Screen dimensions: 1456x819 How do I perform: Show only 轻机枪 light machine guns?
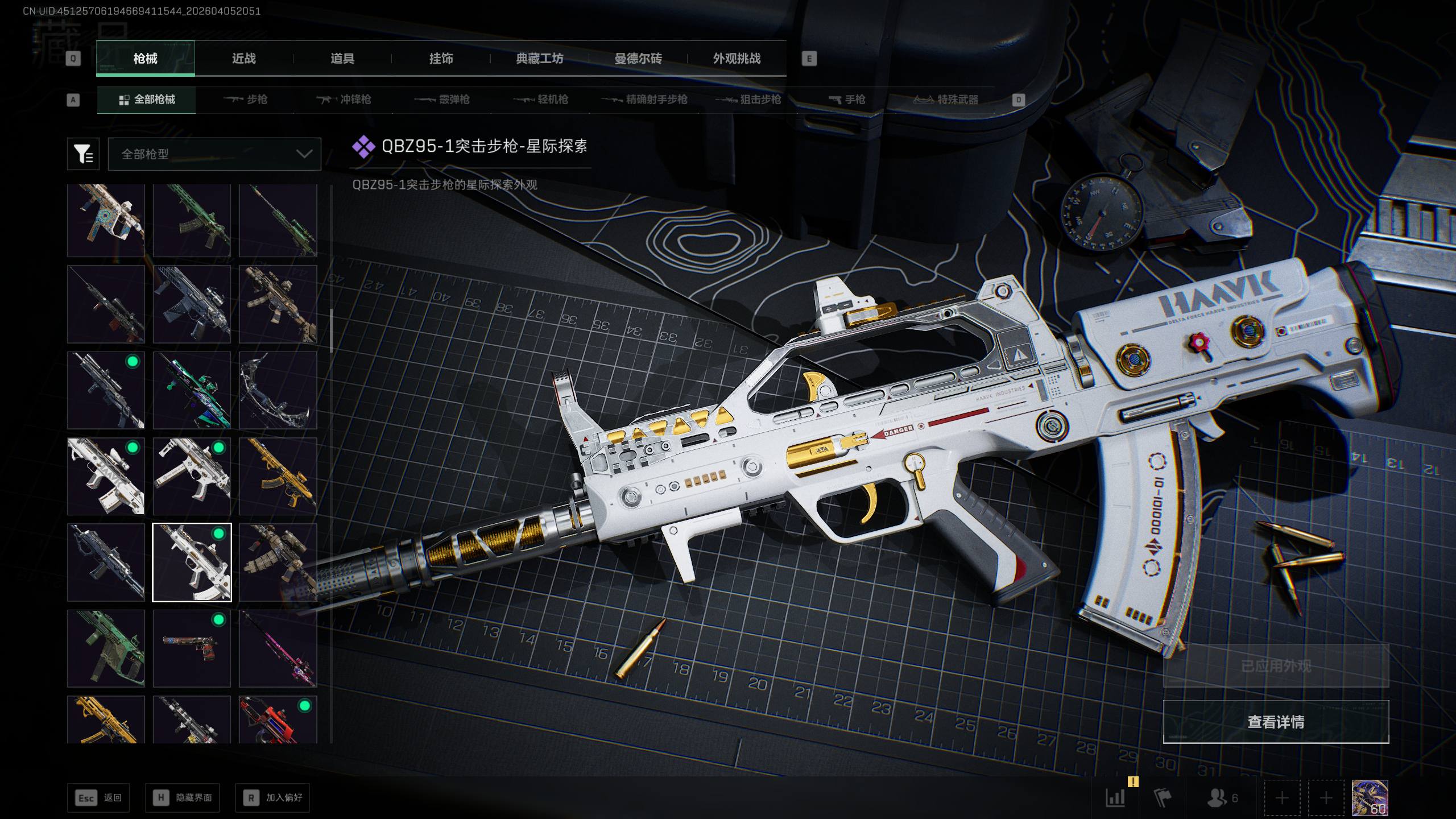pyautogui.click(x=541, y=100)
